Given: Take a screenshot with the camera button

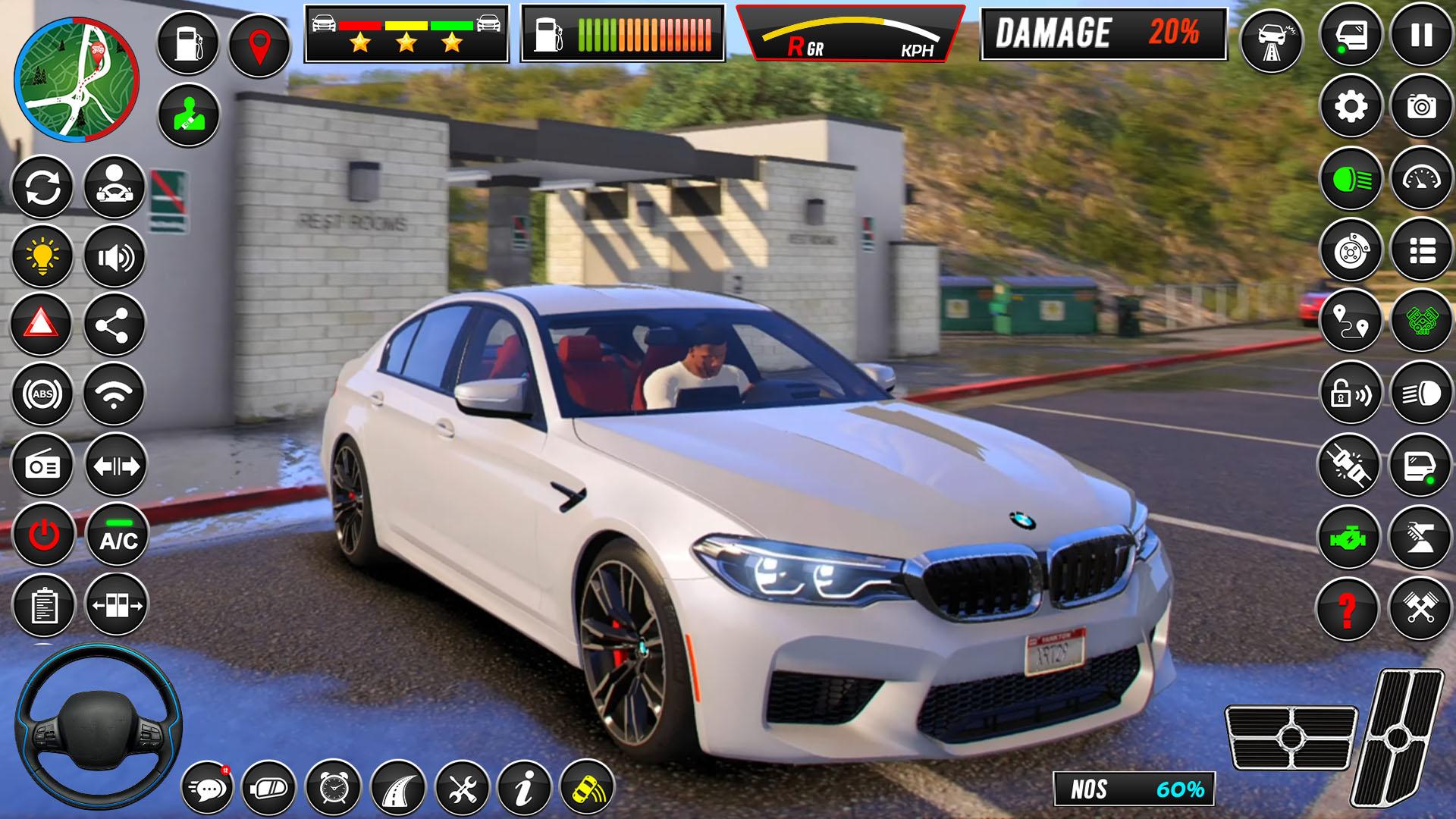Looking at the screenshot, I should pos(1421,107).
